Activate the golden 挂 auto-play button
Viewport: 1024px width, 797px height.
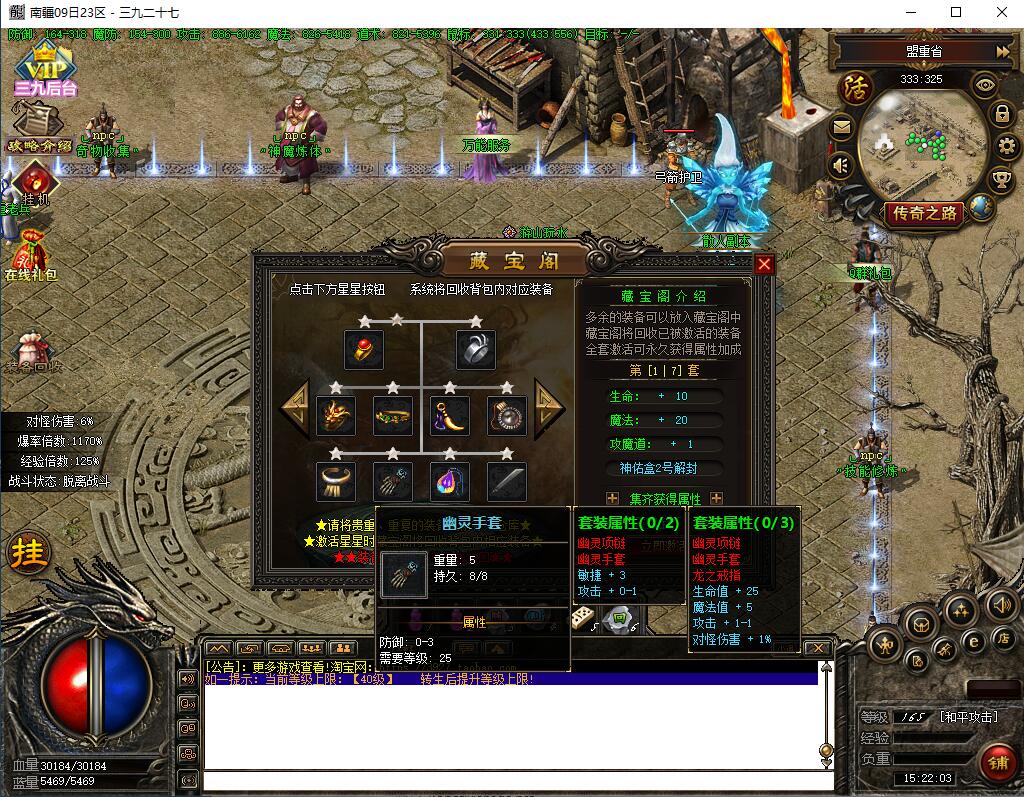pos(27,553)
